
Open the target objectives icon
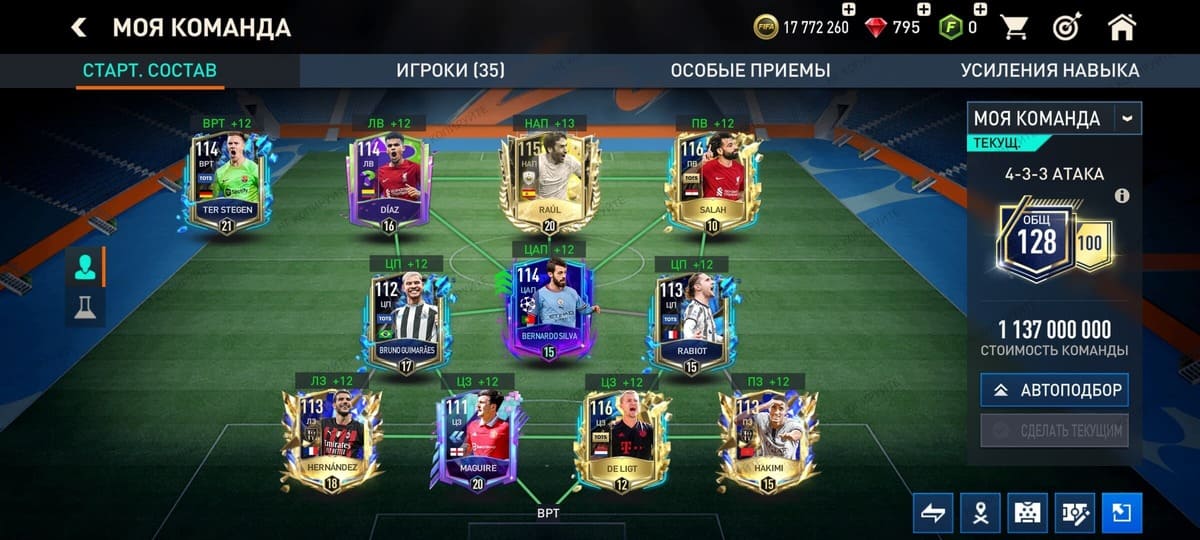click(1068, 27)
